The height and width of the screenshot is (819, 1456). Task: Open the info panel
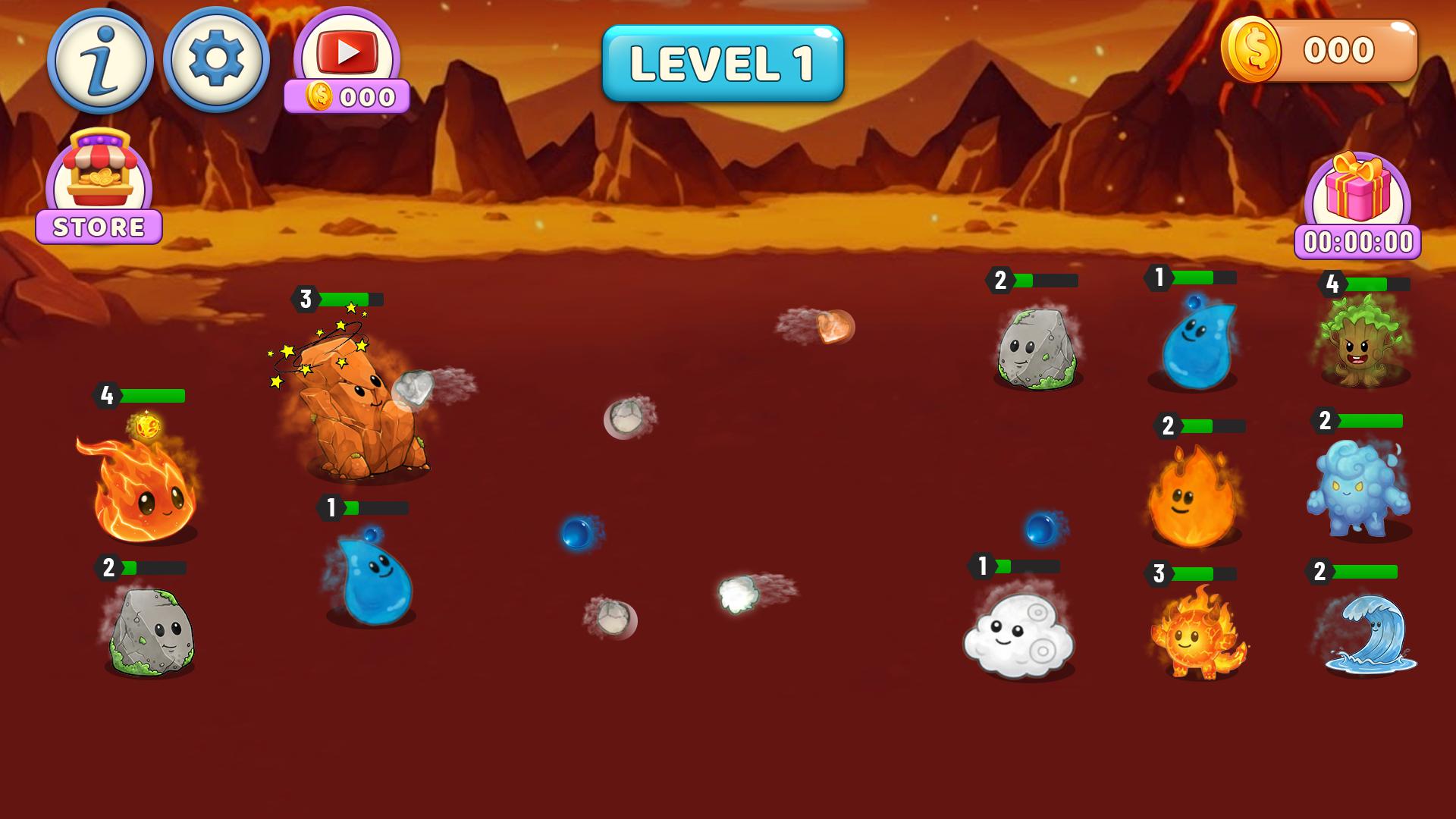[100, 61]
